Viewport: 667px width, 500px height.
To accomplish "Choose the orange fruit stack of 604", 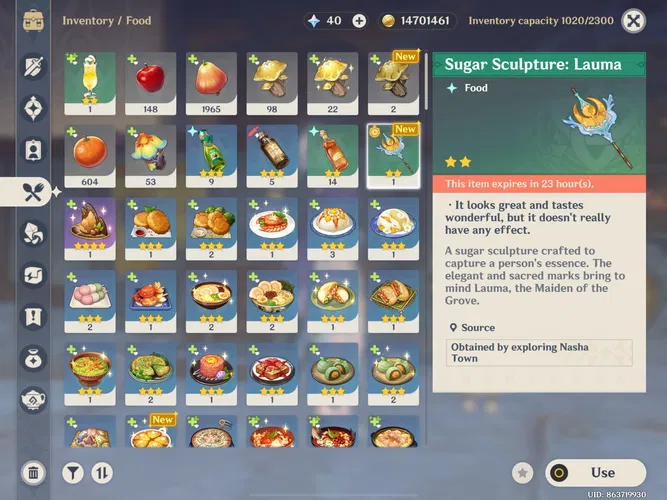I will coord(89,156).
